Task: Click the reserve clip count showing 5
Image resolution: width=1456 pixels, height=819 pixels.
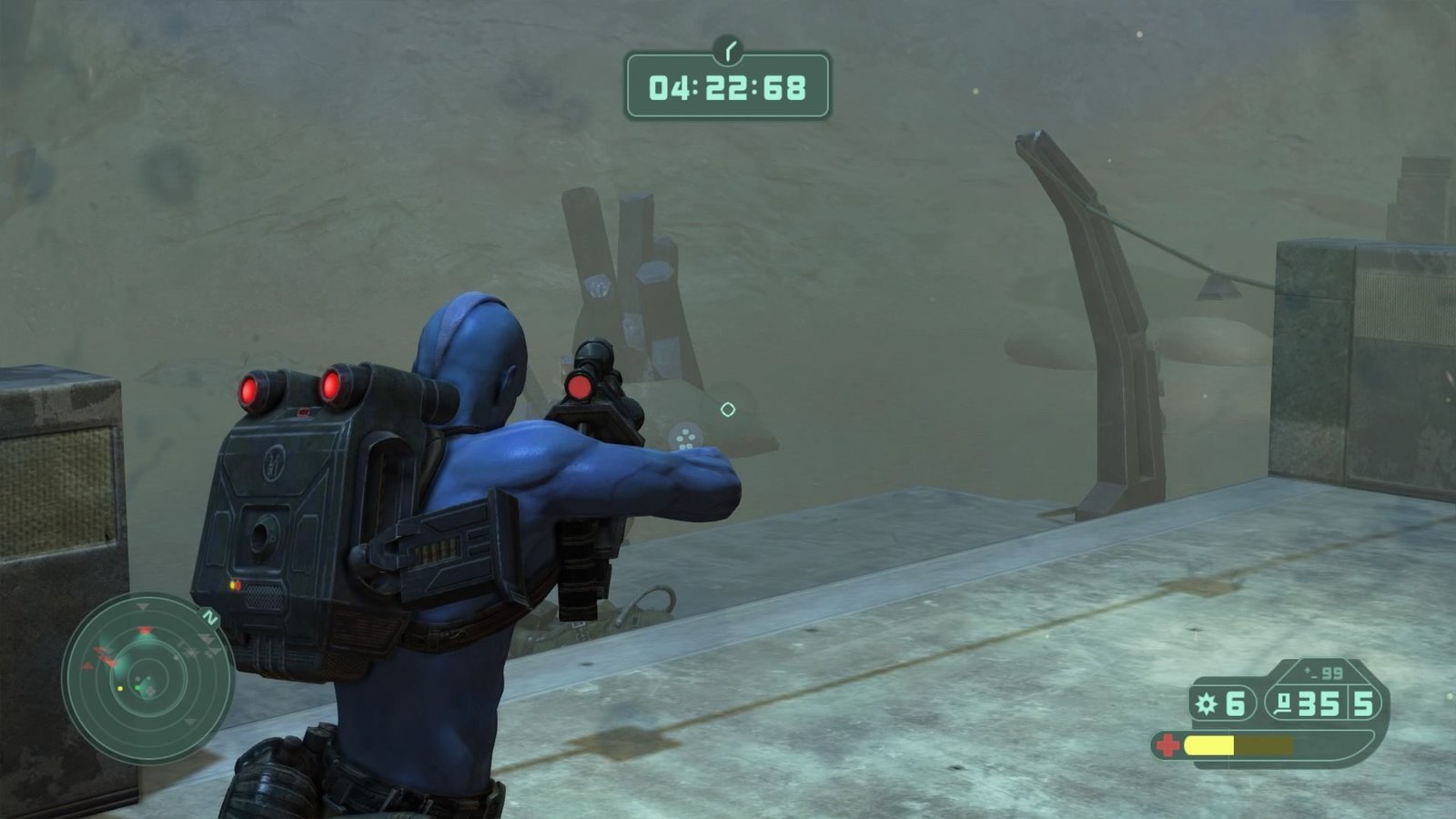Action: coord(1363,703)
